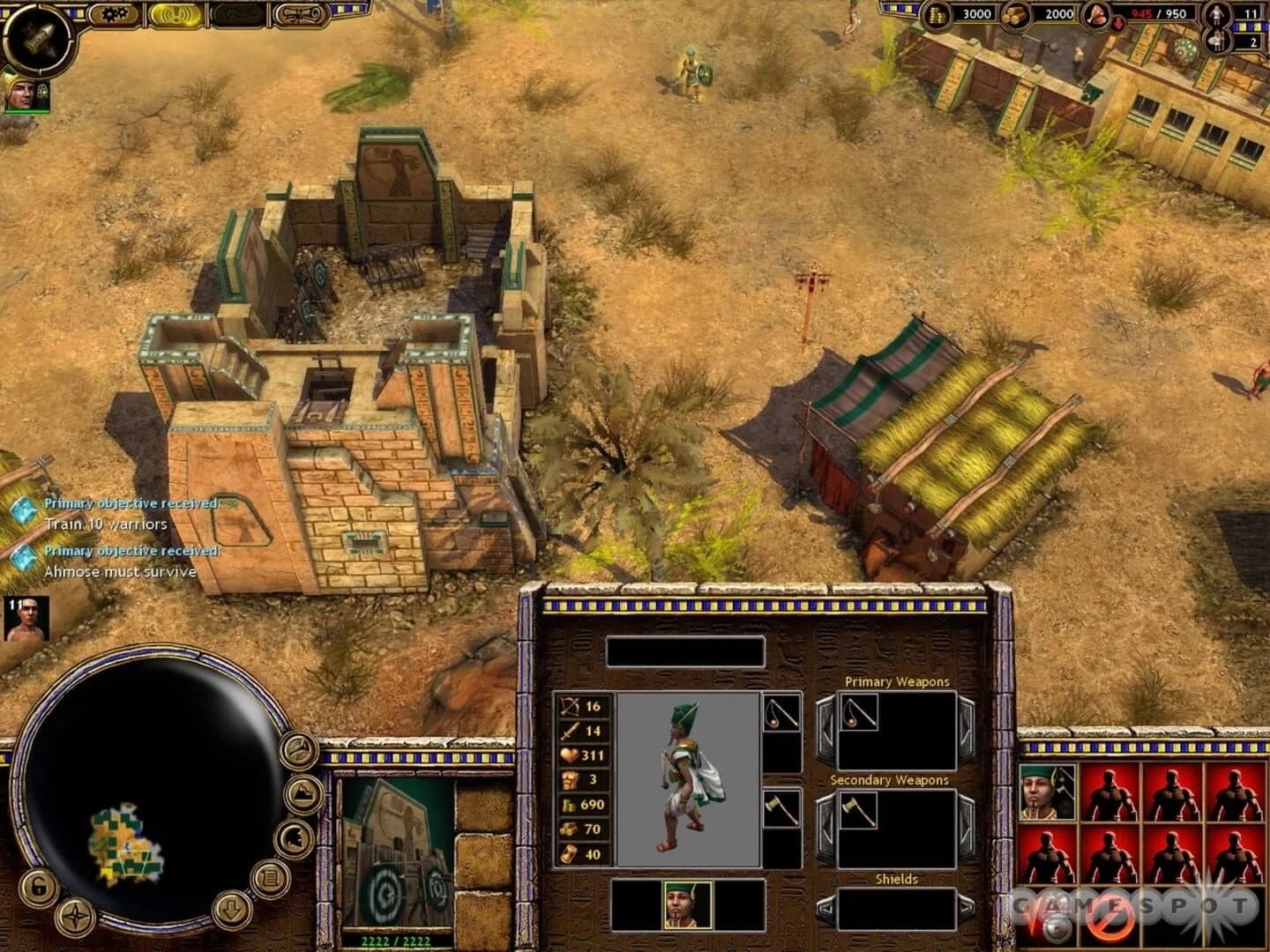Screen dimensions: 1270x952
Task: Select the compass rose icon beside the minimap
Action: [75, 916]
